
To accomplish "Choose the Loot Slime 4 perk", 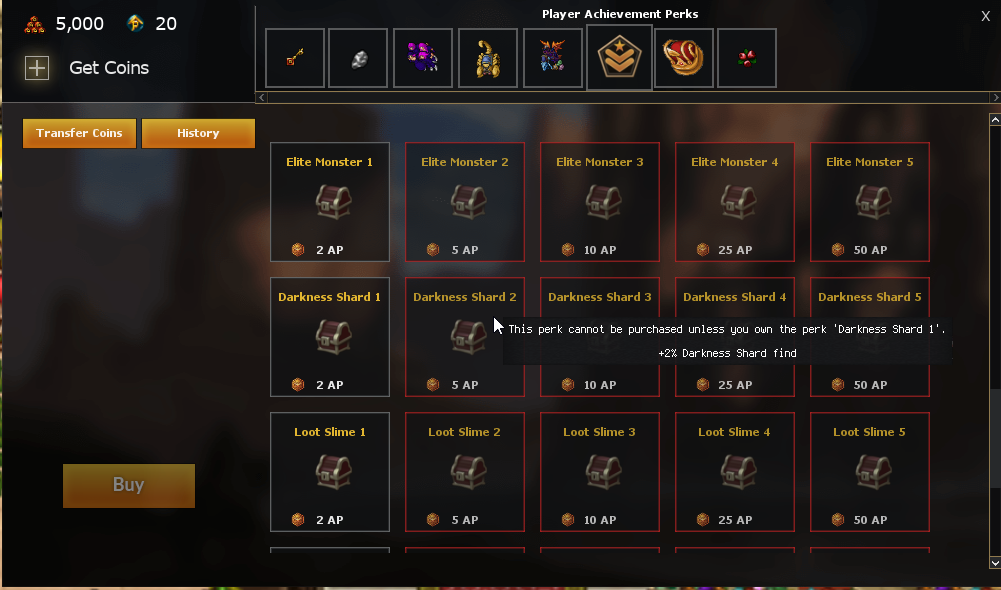I will click(735, 472).
